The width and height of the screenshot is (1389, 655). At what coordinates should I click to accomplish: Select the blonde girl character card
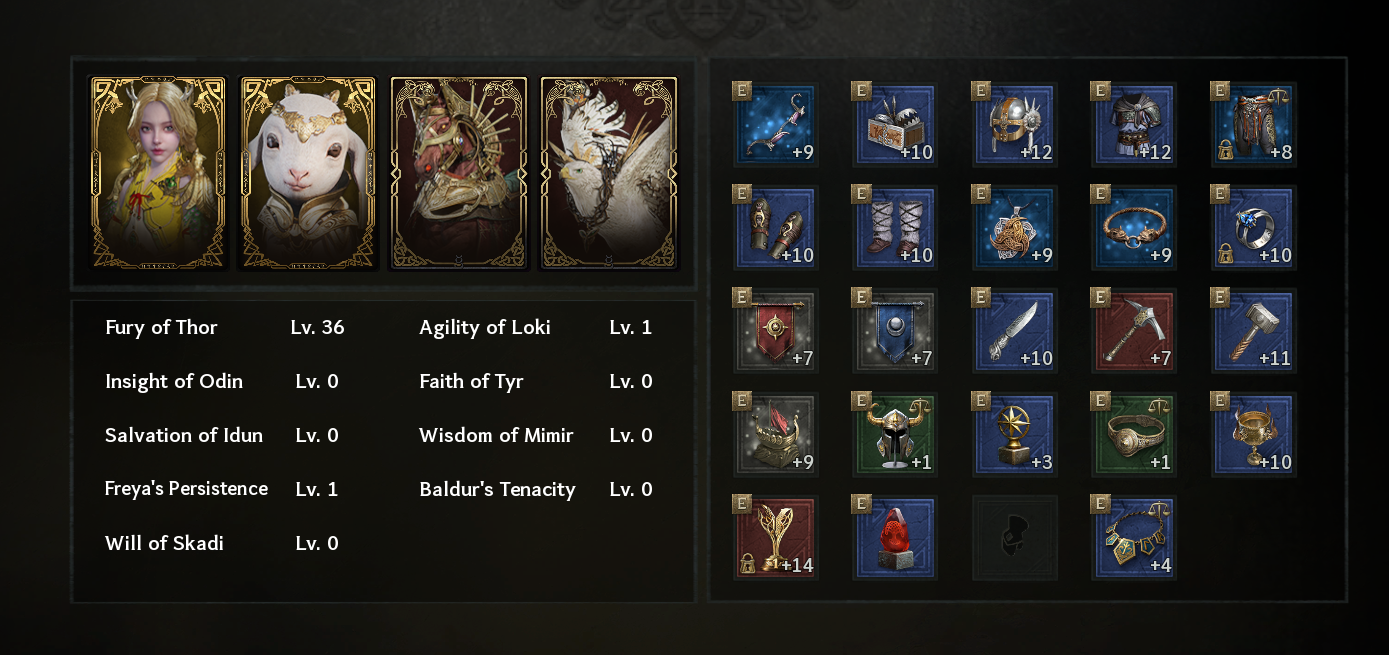[x=158, y=172]
